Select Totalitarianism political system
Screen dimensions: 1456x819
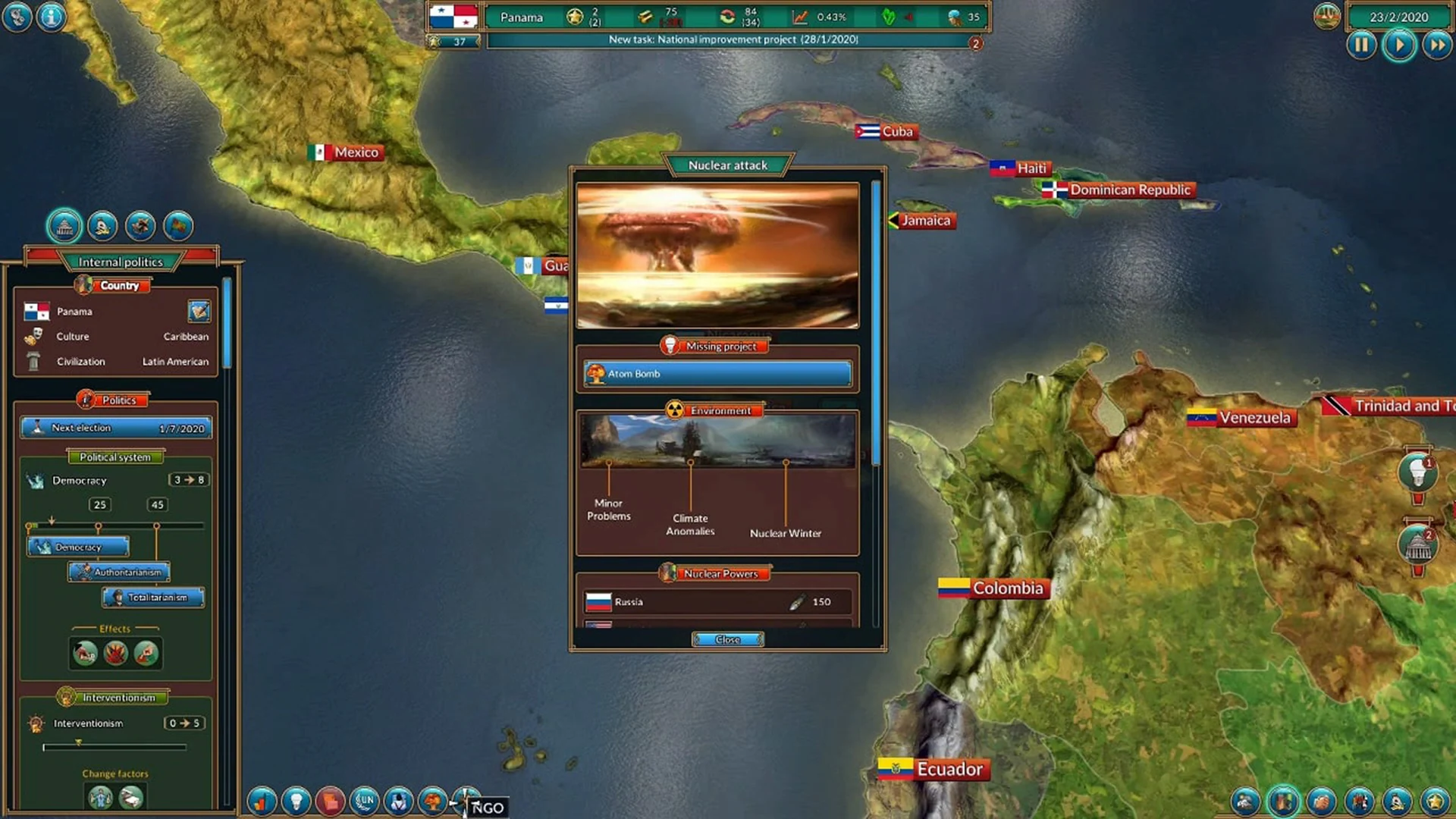click(x=152, y=598)
